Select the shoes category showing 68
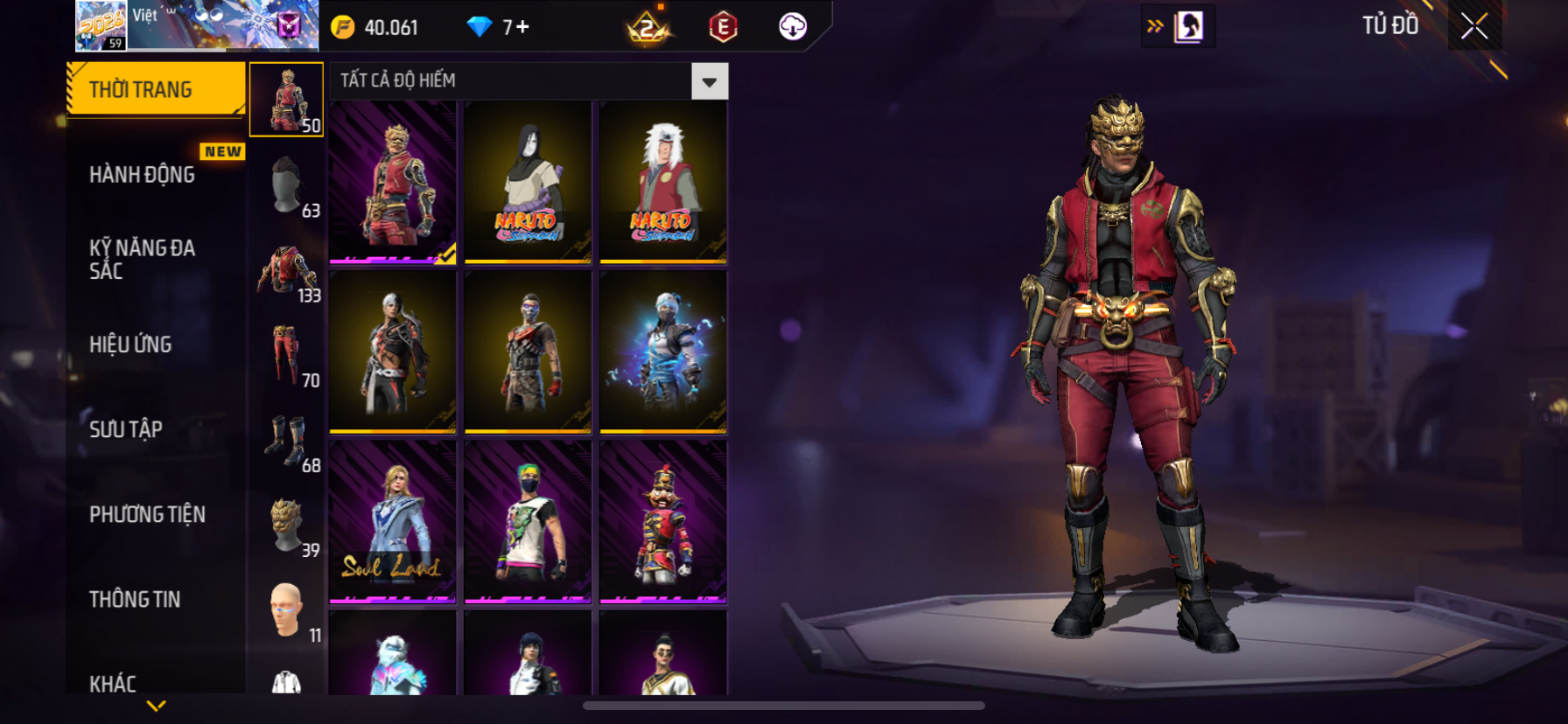Viewport: 1568px width, 724px height. (x=287, y=441)
